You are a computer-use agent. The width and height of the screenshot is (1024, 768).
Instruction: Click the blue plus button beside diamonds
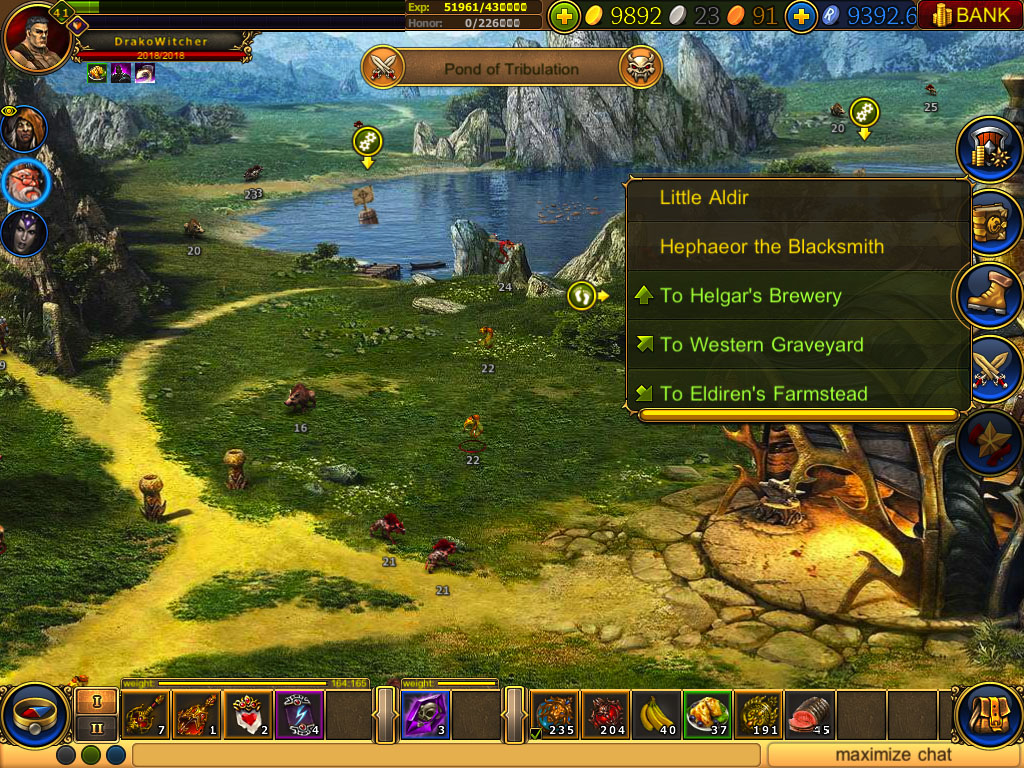pyautogui.click(x=801, y=16)
